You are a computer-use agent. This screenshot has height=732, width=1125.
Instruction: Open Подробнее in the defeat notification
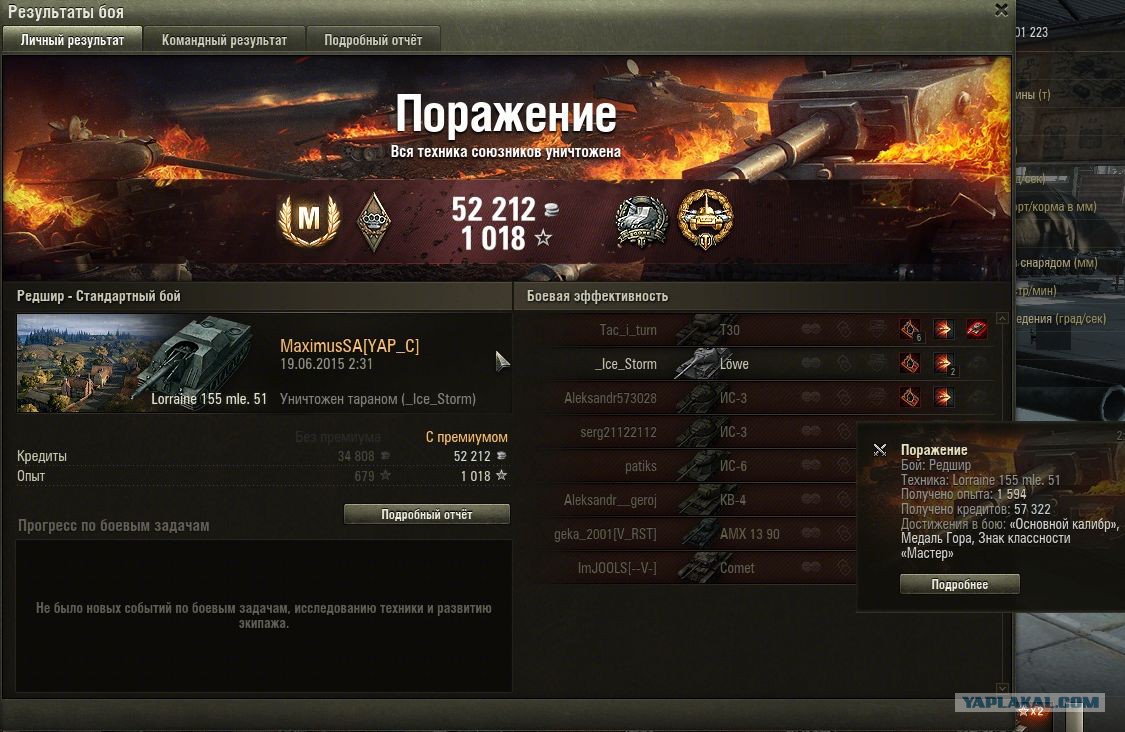959,584
